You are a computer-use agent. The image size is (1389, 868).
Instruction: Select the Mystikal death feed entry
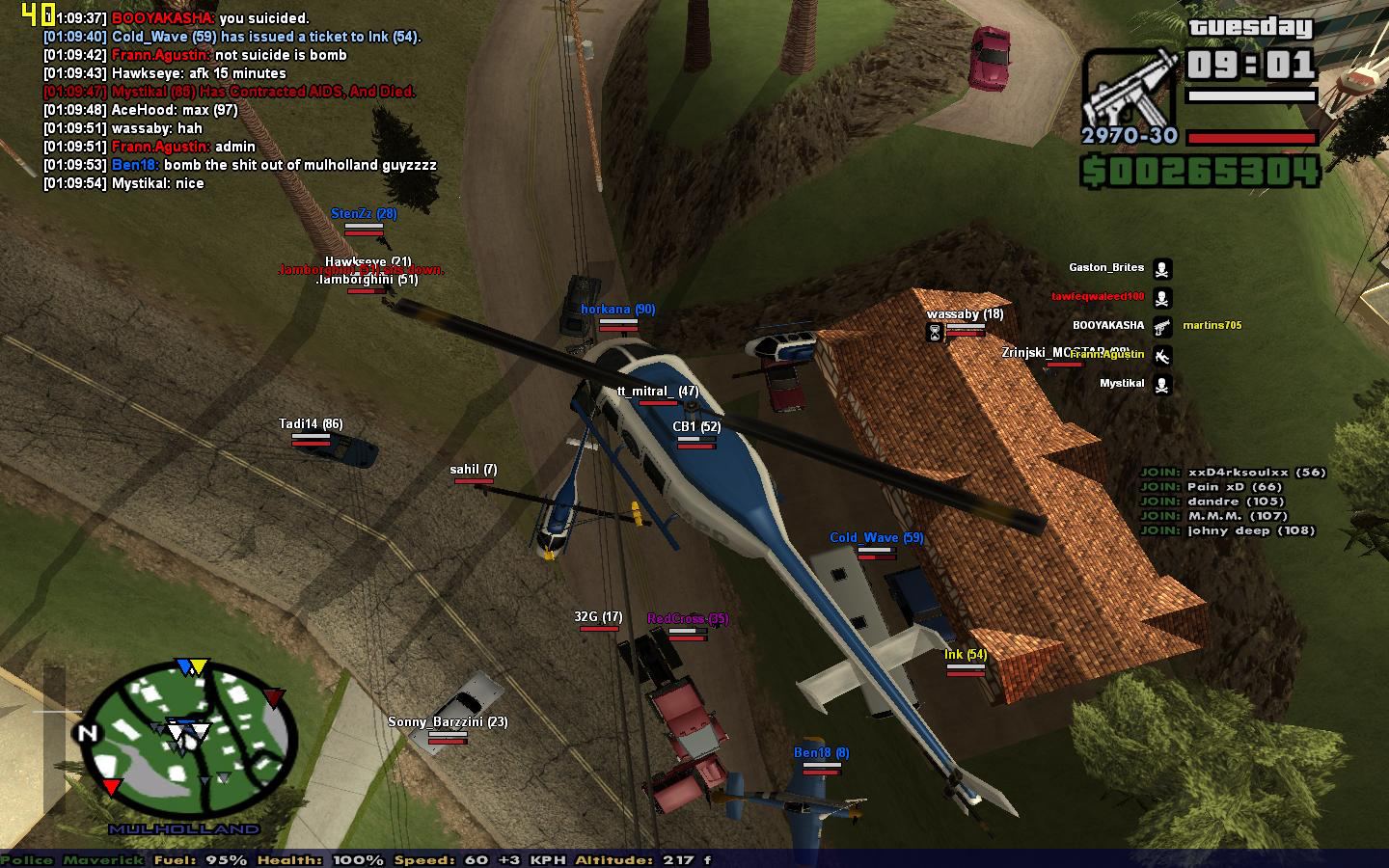click(x=1122, y=384)
